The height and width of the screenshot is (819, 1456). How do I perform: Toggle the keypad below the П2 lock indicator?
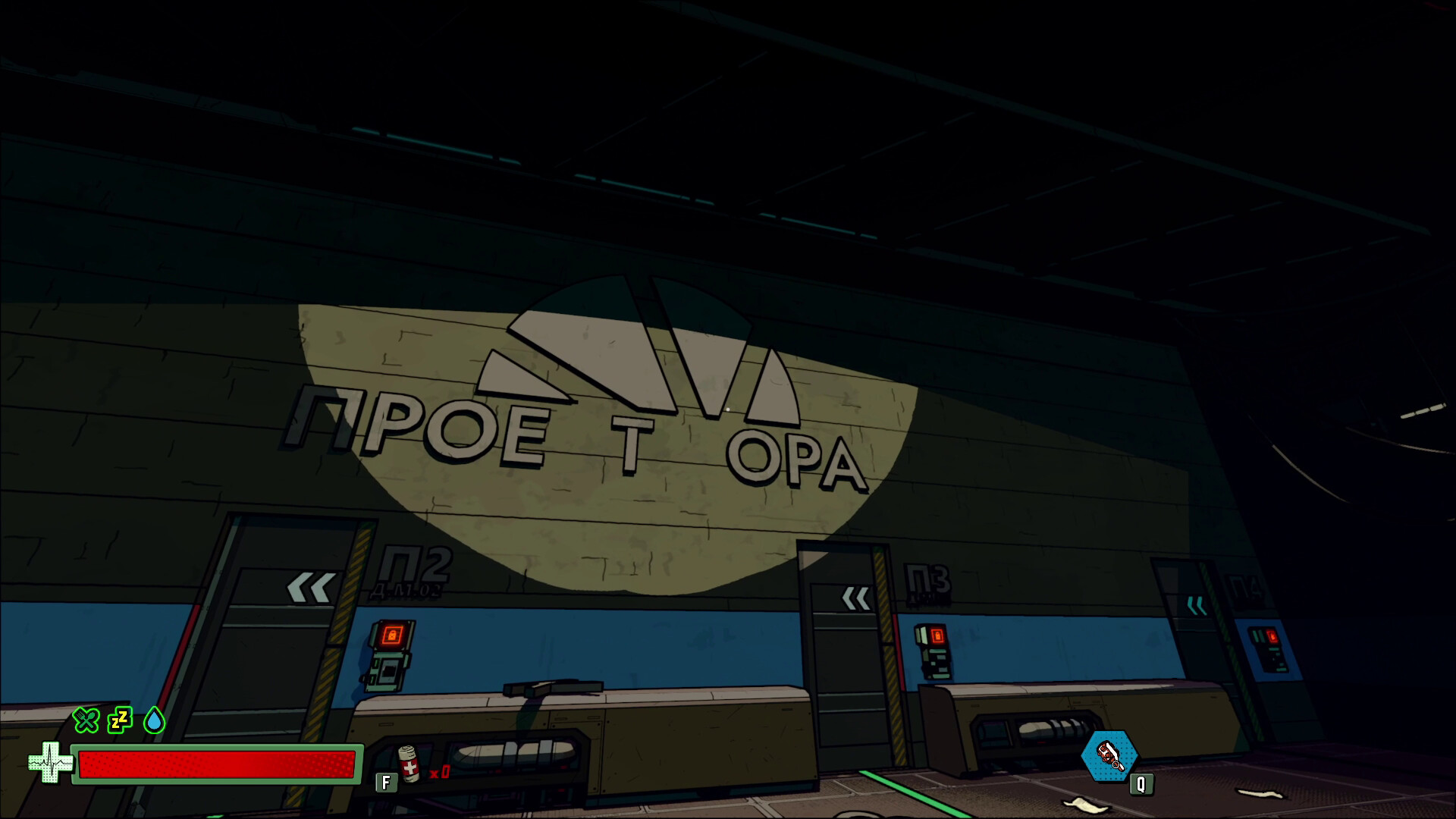coord(388,673)
